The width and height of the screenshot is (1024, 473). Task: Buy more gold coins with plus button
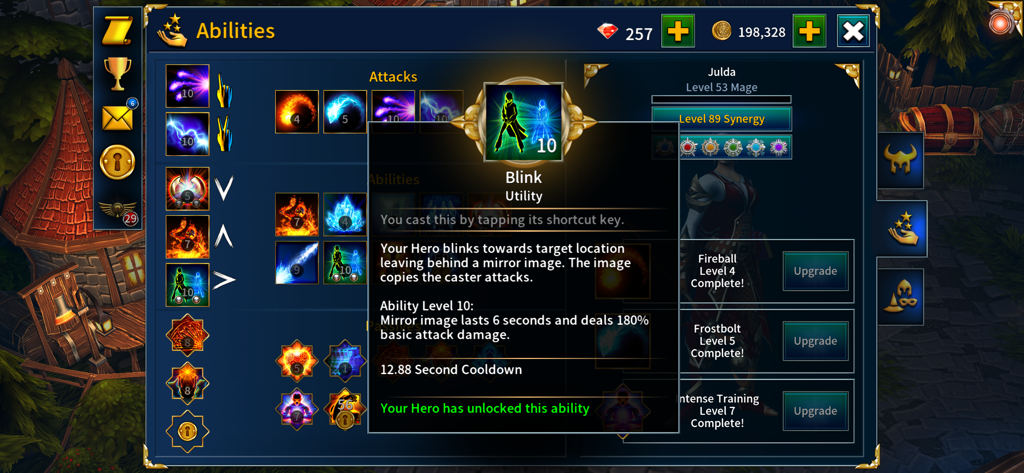809,32
